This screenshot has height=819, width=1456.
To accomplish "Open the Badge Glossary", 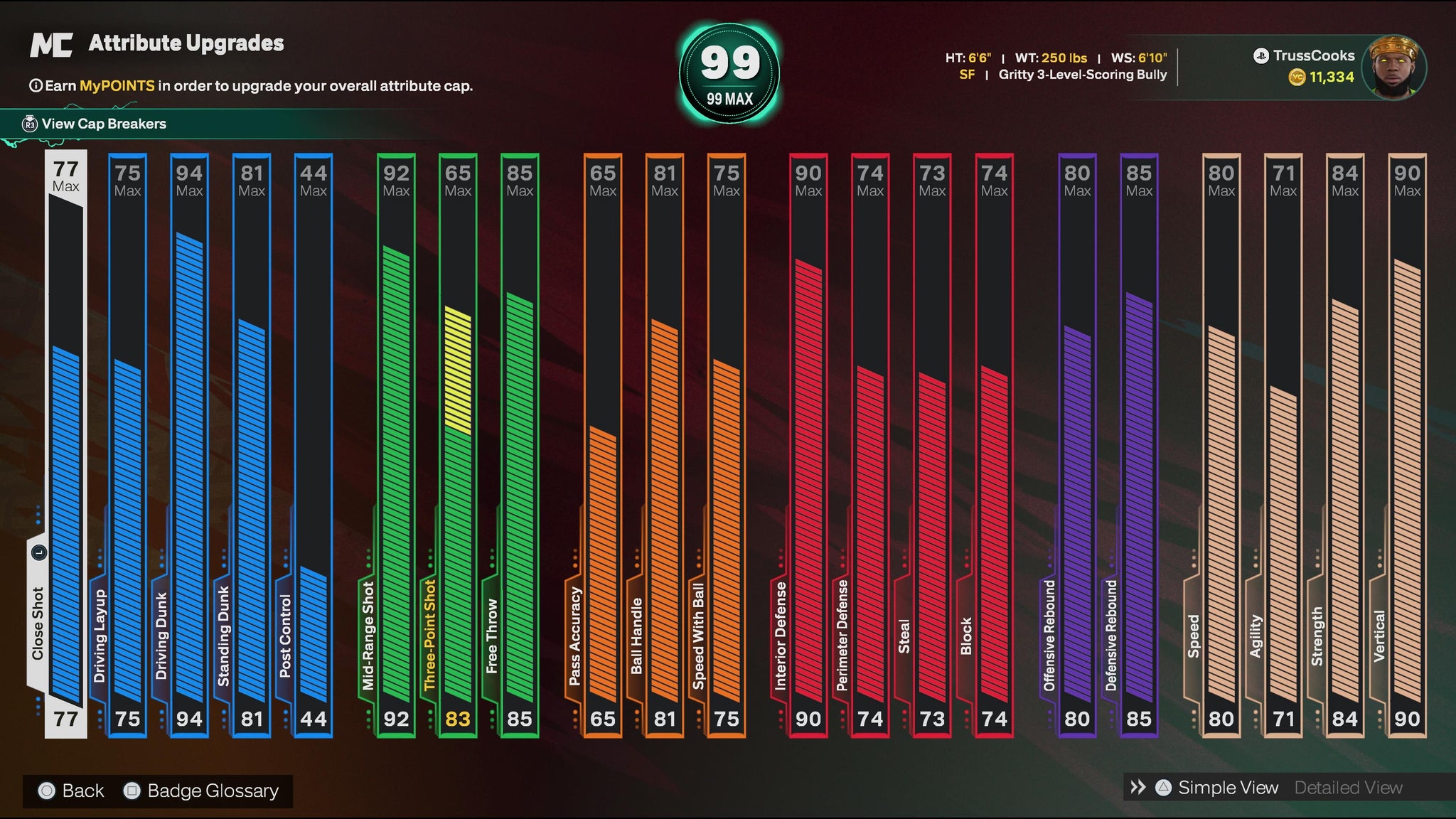I will pos(203,791).
